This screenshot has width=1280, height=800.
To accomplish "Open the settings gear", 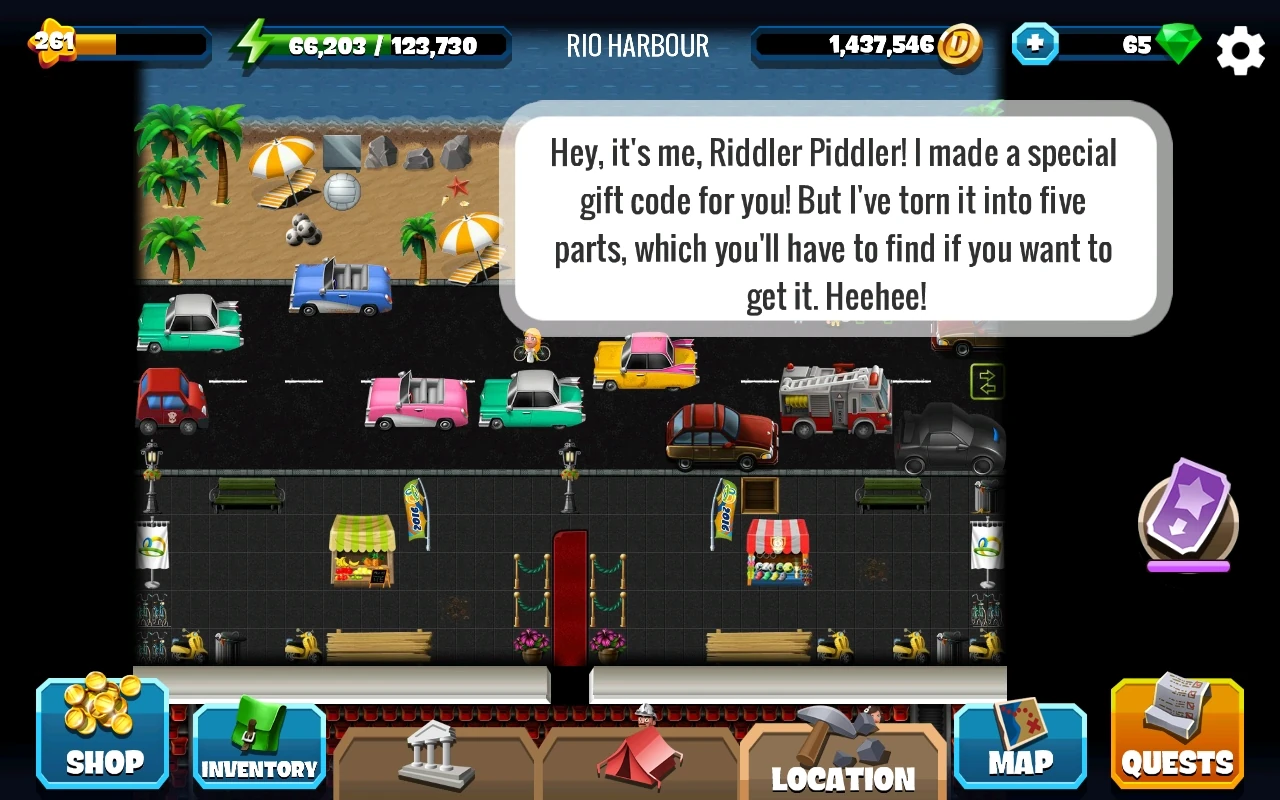I will pyautogui.click(x=1240, y=49).
